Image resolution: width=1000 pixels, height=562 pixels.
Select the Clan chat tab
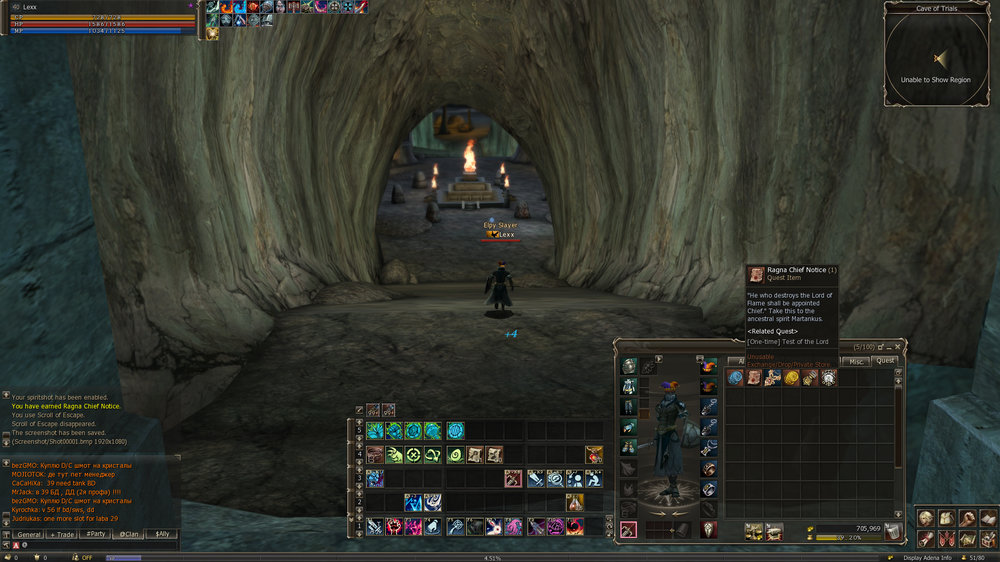130,535
